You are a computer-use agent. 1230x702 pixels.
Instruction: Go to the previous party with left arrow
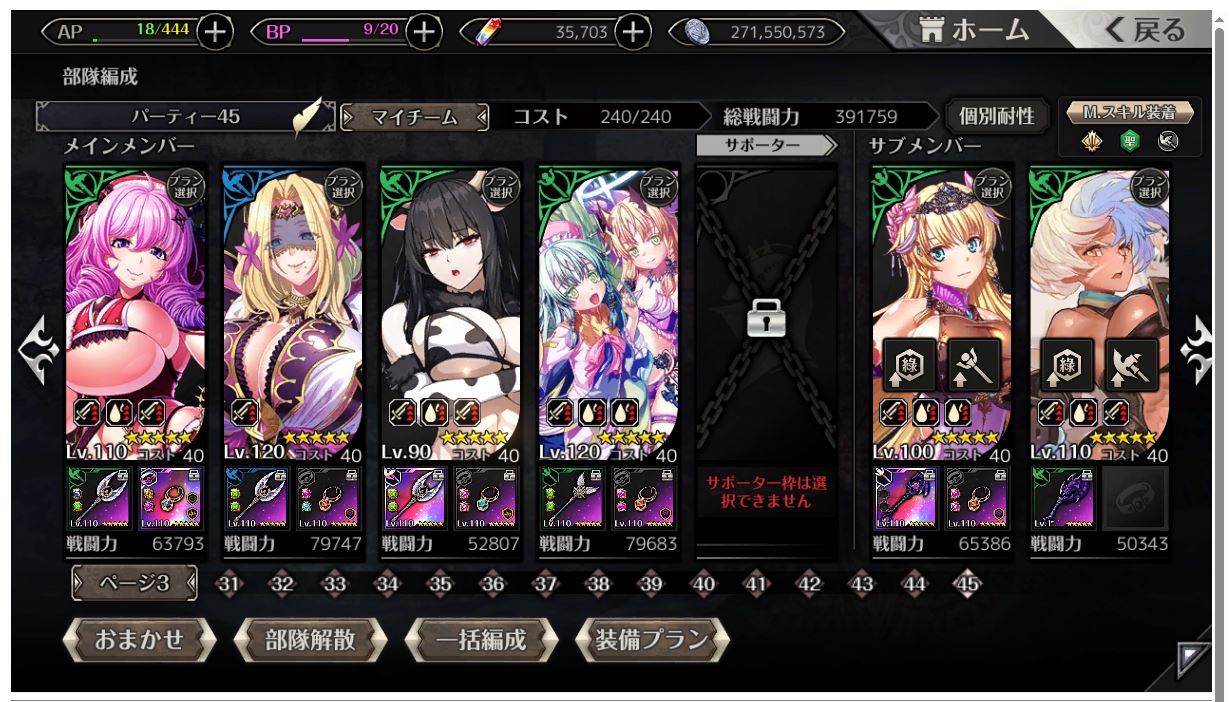[x=38, y=352]
